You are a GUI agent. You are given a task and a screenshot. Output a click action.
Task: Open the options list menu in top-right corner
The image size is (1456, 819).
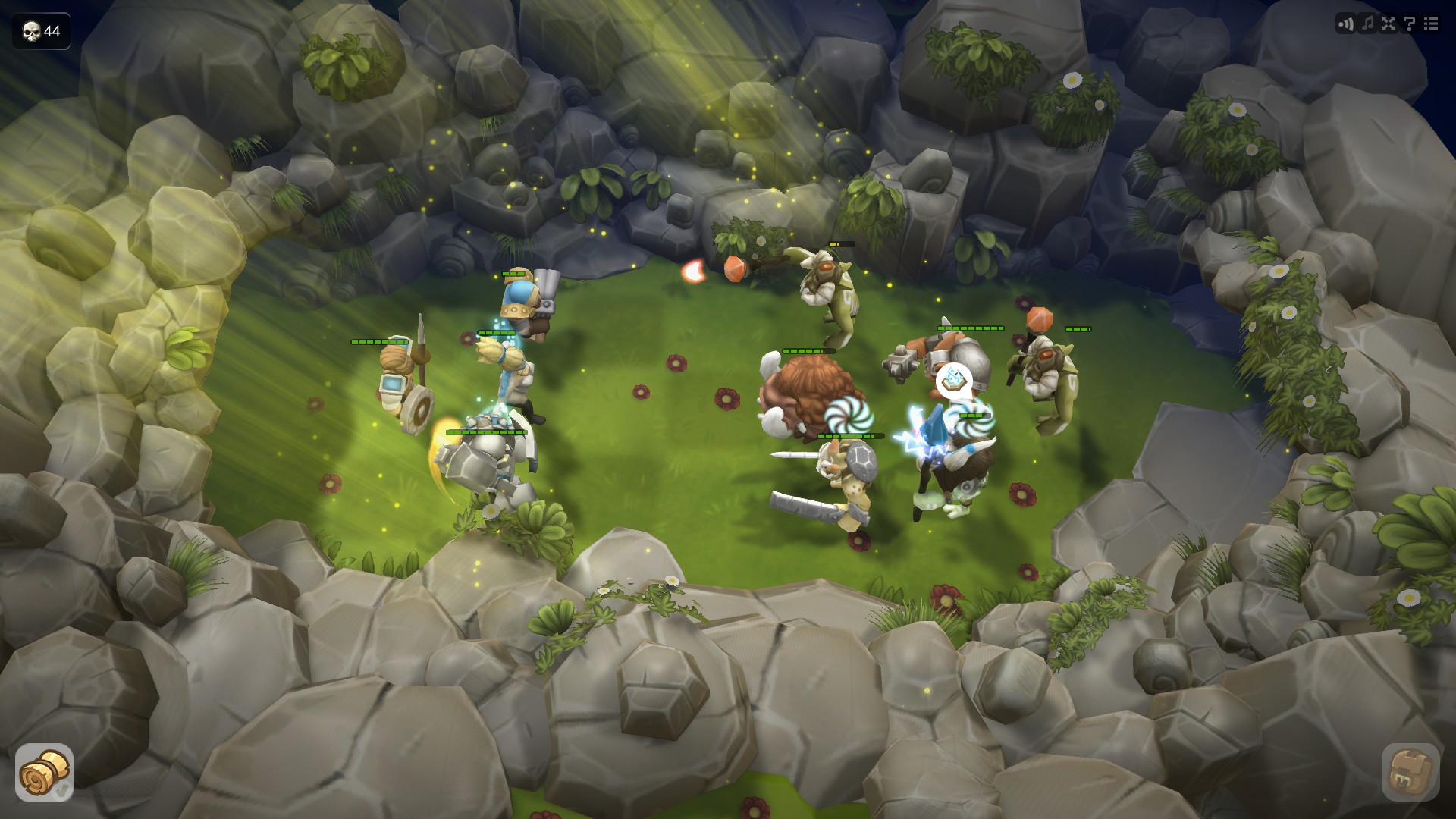1432,24
